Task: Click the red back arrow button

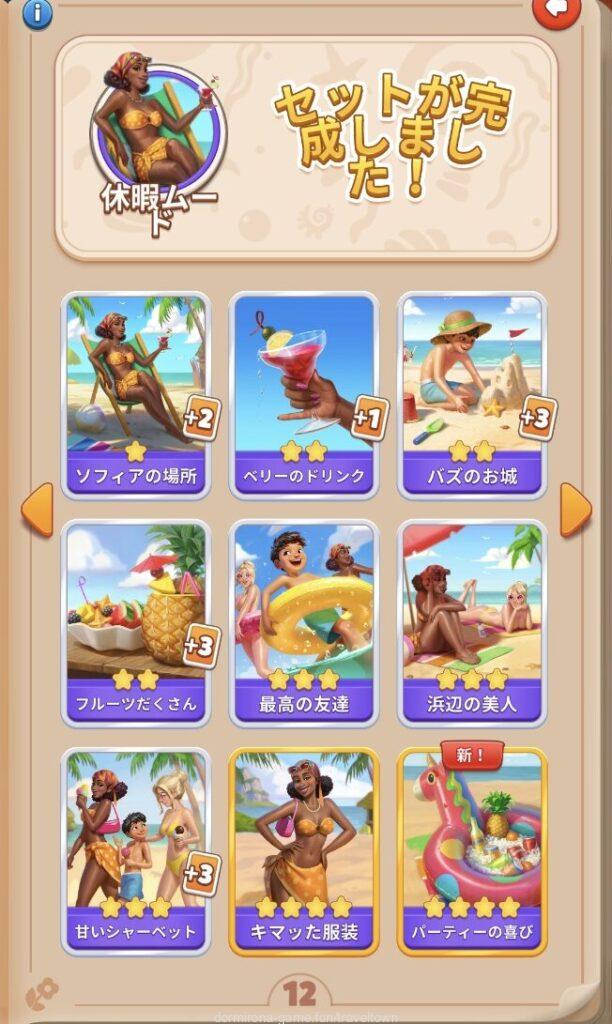Action: (x=557, y=10)
